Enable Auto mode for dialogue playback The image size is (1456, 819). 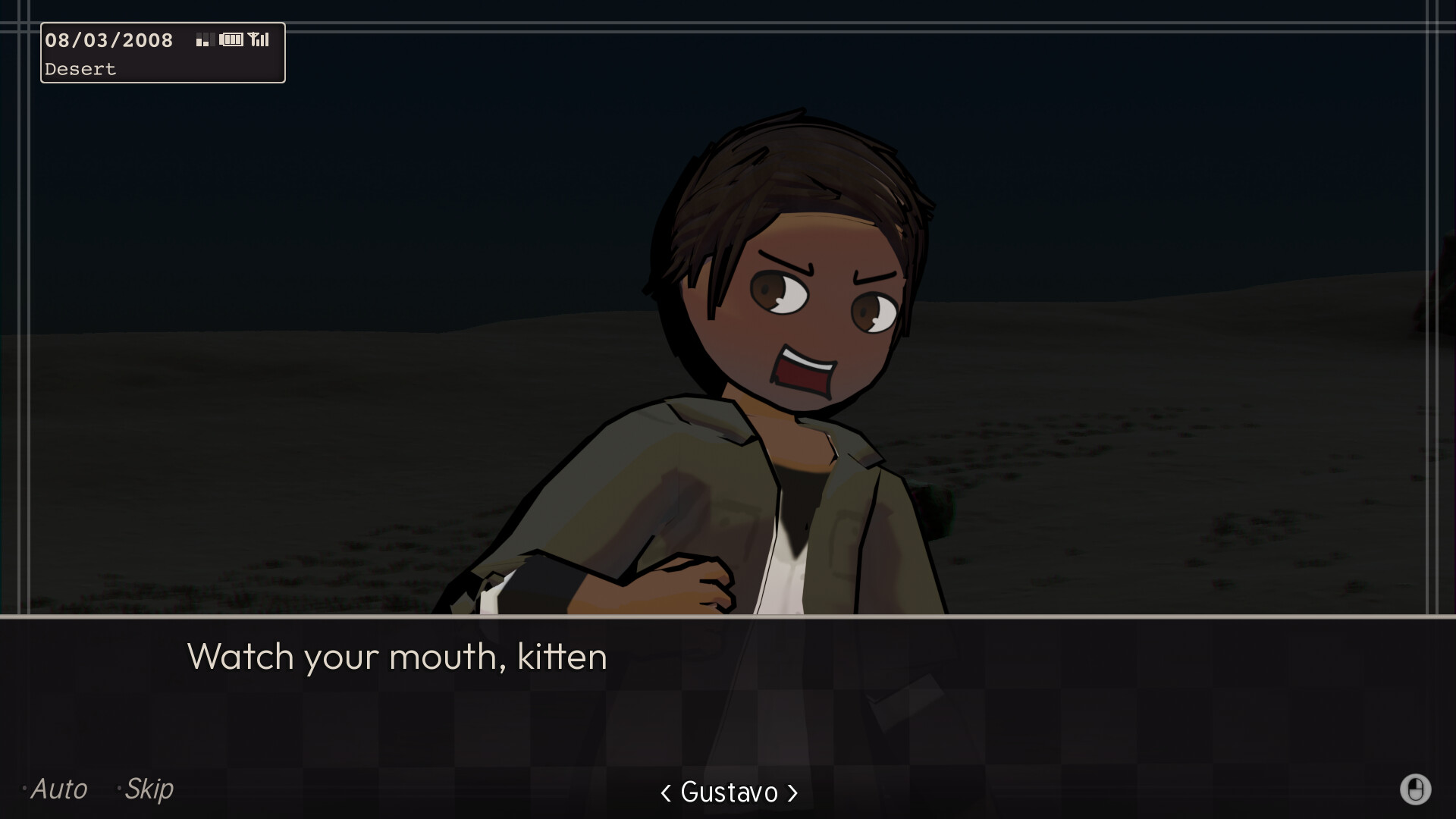pyautogui.click(x=59, y=789)
